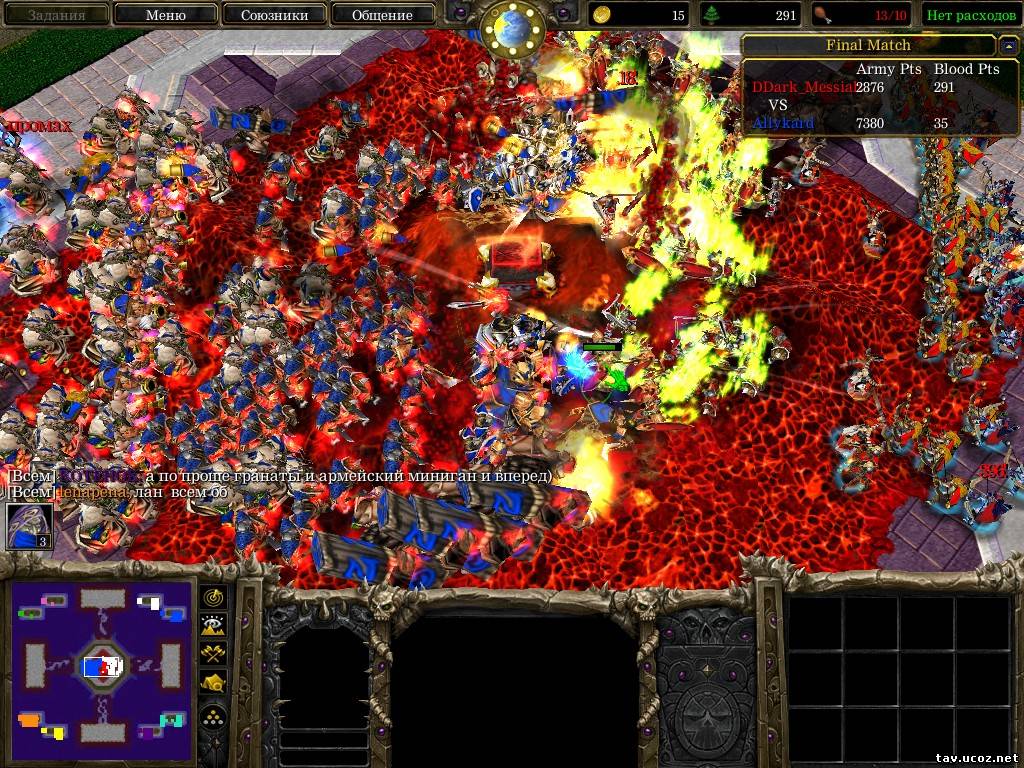Open the Задания quests button

(56, 15)
